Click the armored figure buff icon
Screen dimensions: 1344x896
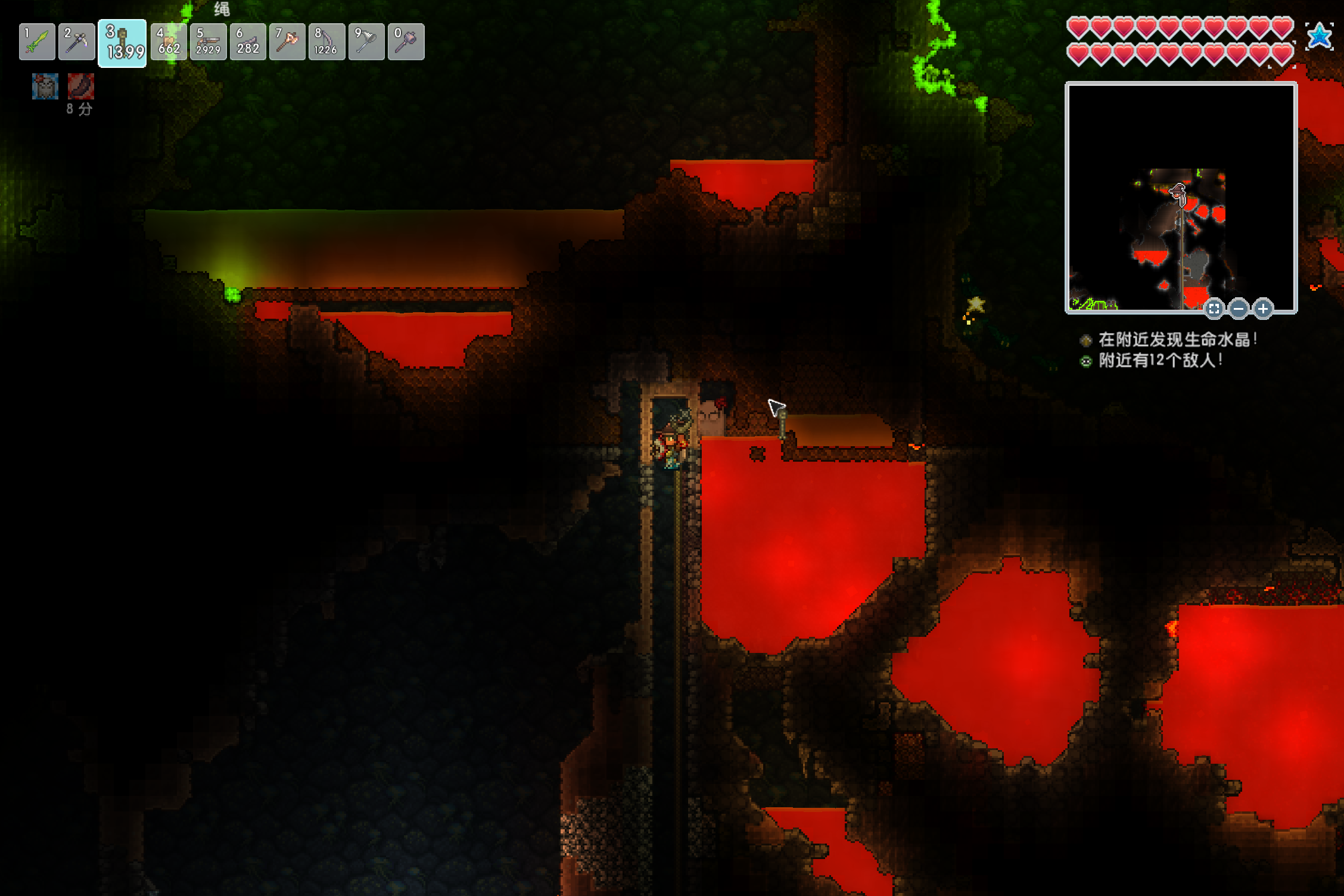click(x=45, y=87)
